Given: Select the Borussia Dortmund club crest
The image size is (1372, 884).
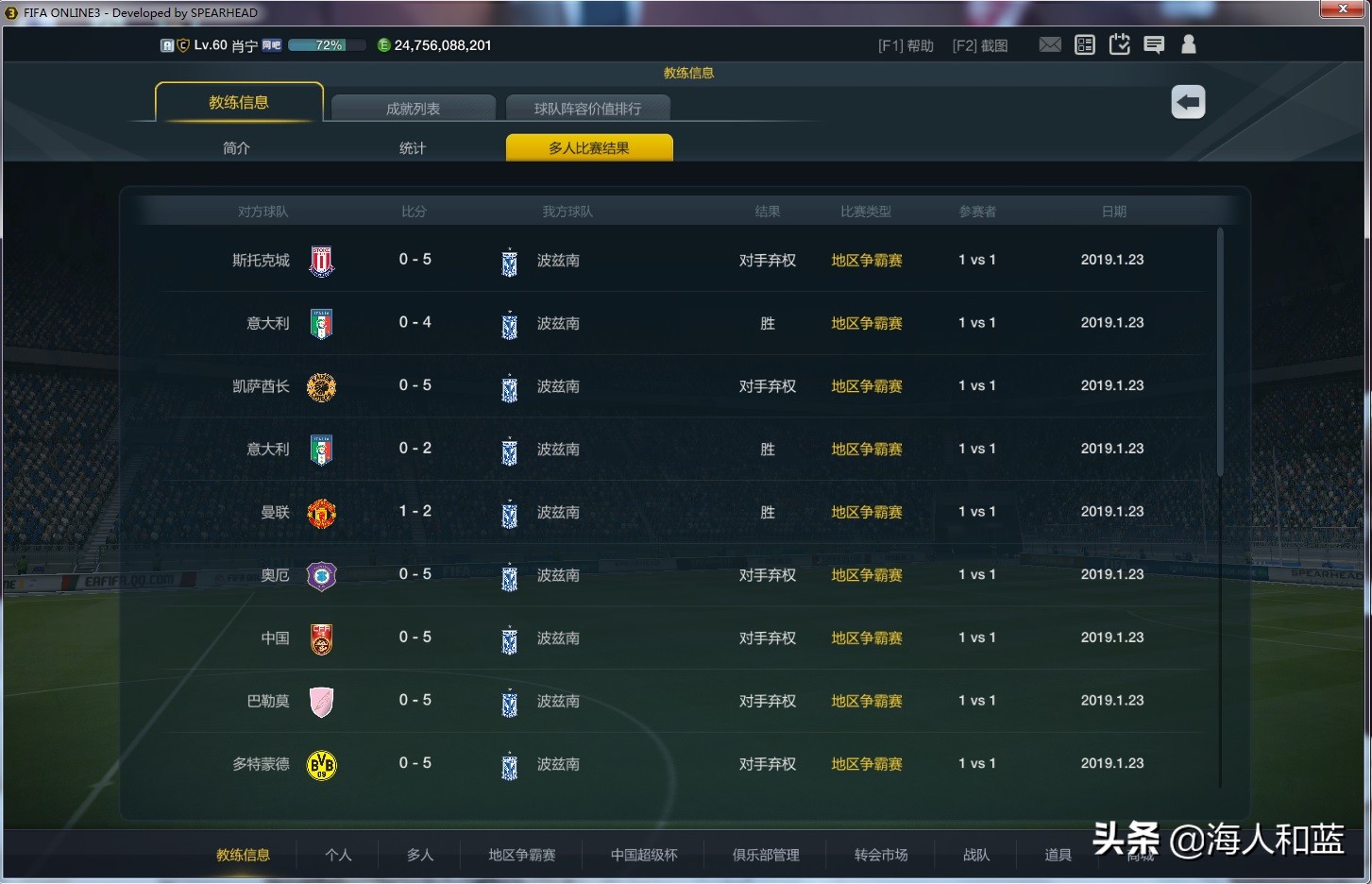Looking at the screenshot, I should click(x=321, y=765).
